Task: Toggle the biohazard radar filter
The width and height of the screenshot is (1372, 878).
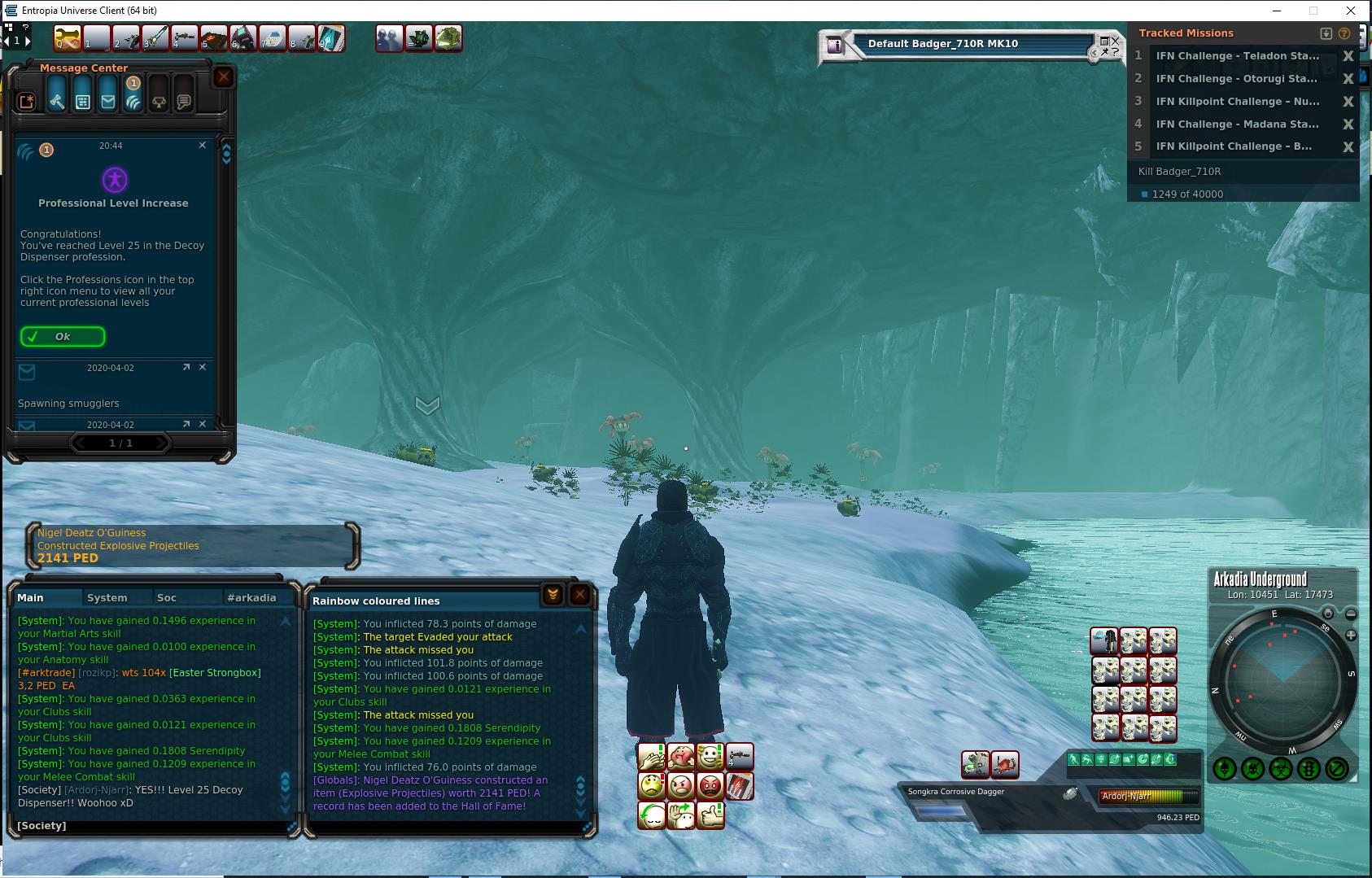Action: click(1281, 768)
